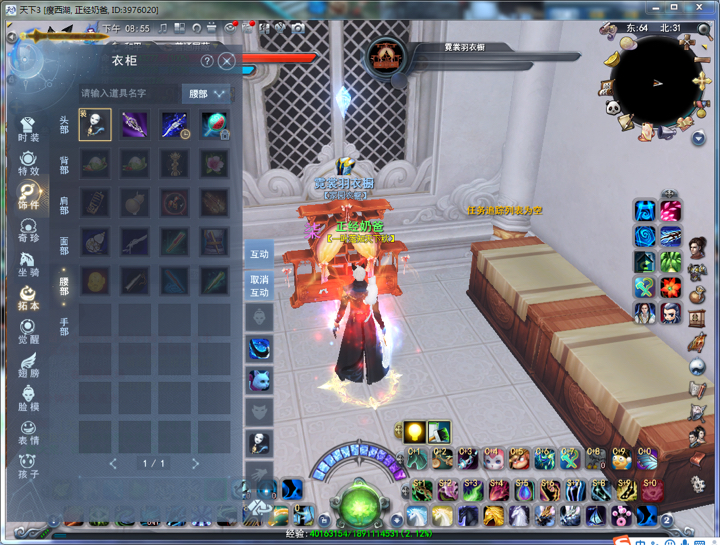This screenshot has height=545, width=720.
Task: Switch to the 特效 effects tab
Action: tap(28, 162)
